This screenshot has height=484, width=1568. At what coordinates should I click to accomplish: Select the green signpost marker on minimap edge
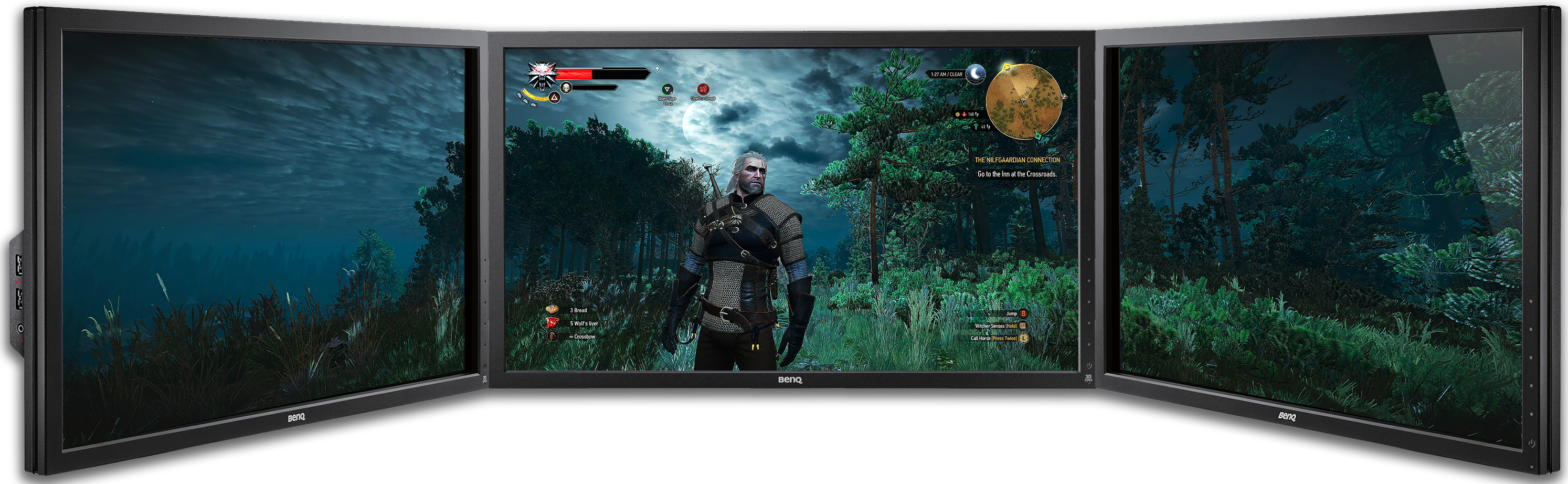pyautogui.click(x=1038, y=135)
